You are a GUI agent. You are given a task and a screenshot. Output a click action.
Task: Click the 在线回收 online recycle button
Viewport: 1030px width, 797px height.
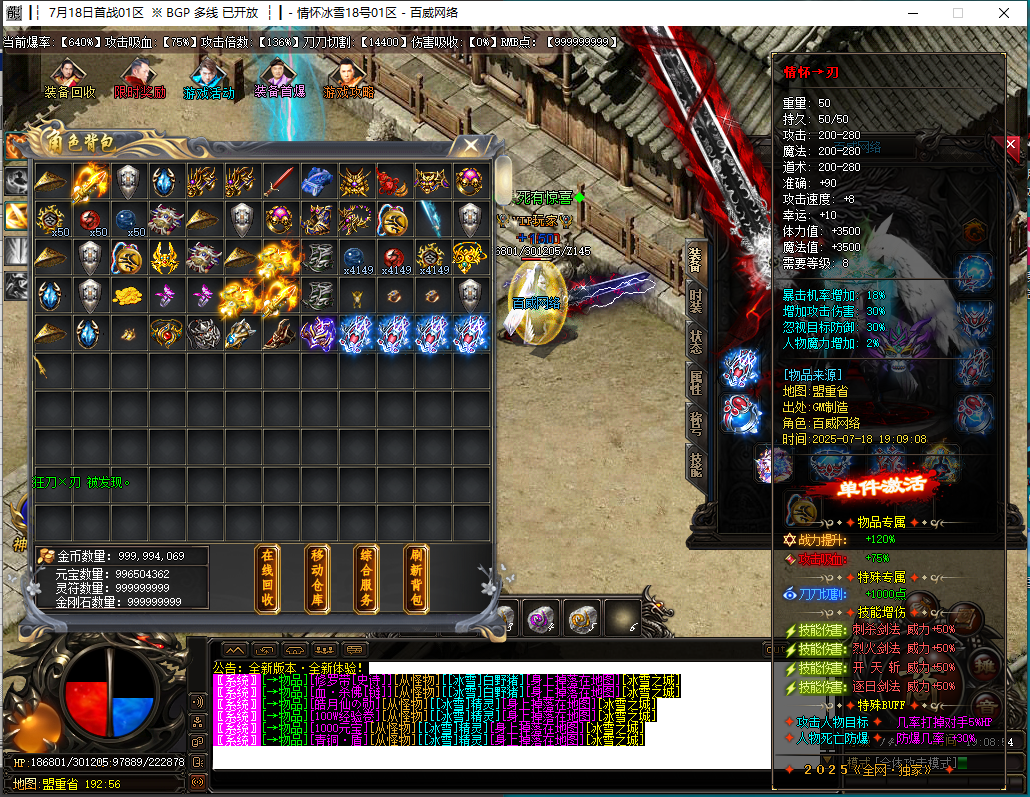coord(267,579)
